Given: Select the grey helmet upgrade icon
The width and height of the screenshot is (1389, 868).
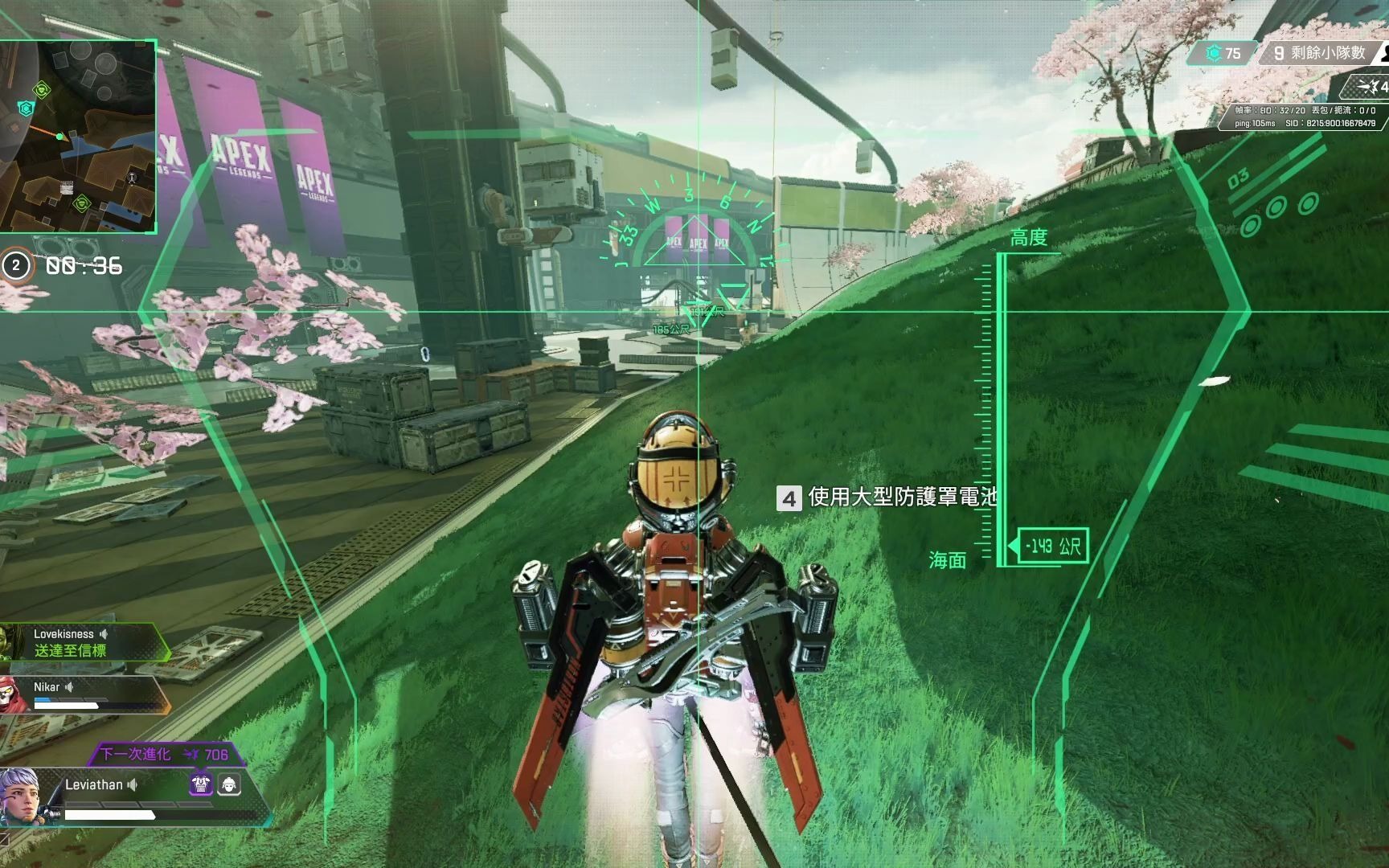Looking at the screenshot, I should [x=229, y=784].
